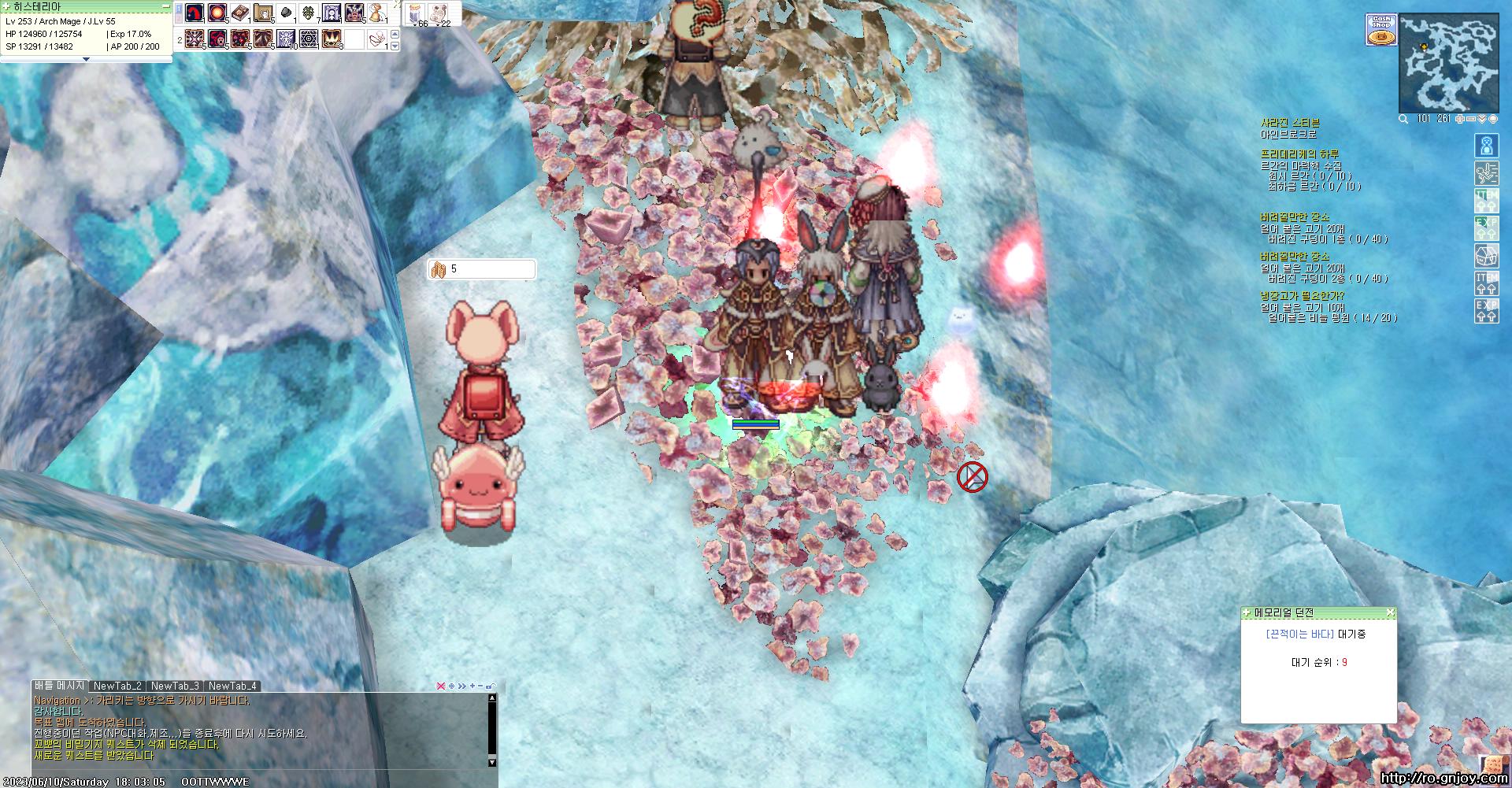This screenshot has height=788, width=1512.
Task: Switch to the NewTab_3 chat tab
Action: pyautogui.click(x=175, y=686)
